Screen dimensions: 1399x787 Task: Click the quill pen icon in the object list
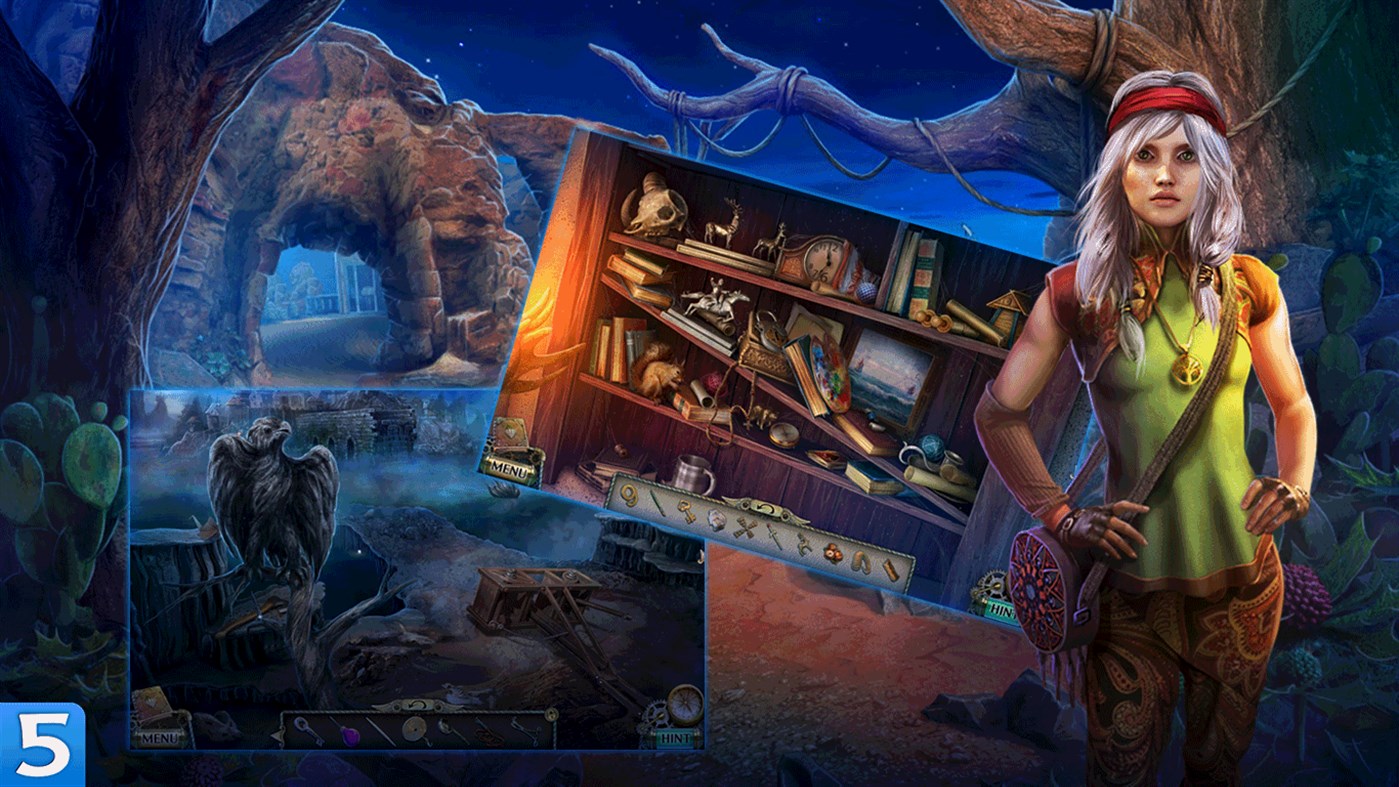click(x=658, y=502)
